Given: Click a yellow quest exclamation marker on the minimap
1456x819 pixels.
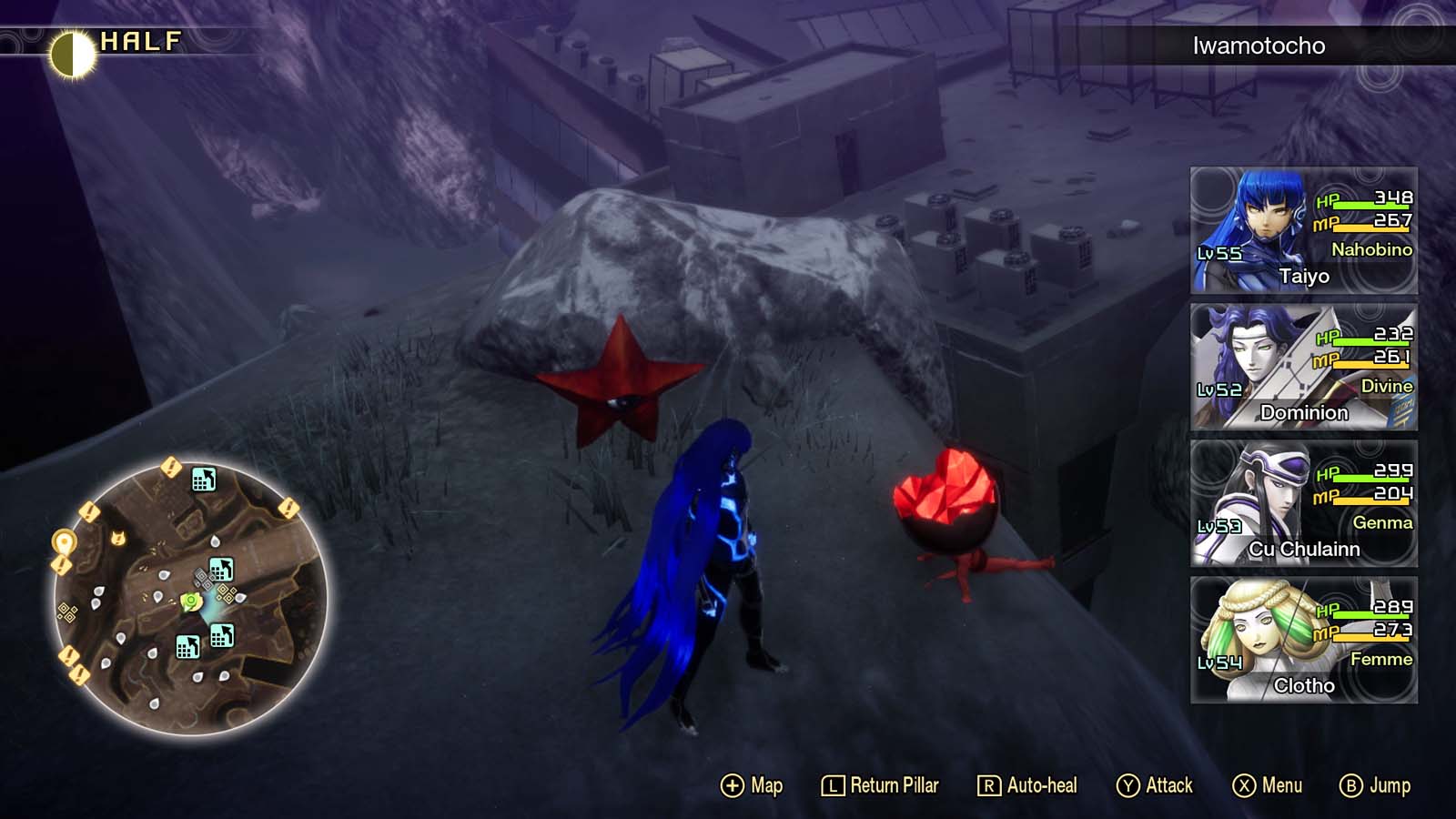Looking at the screenshot, I should (x=171, y=469).
